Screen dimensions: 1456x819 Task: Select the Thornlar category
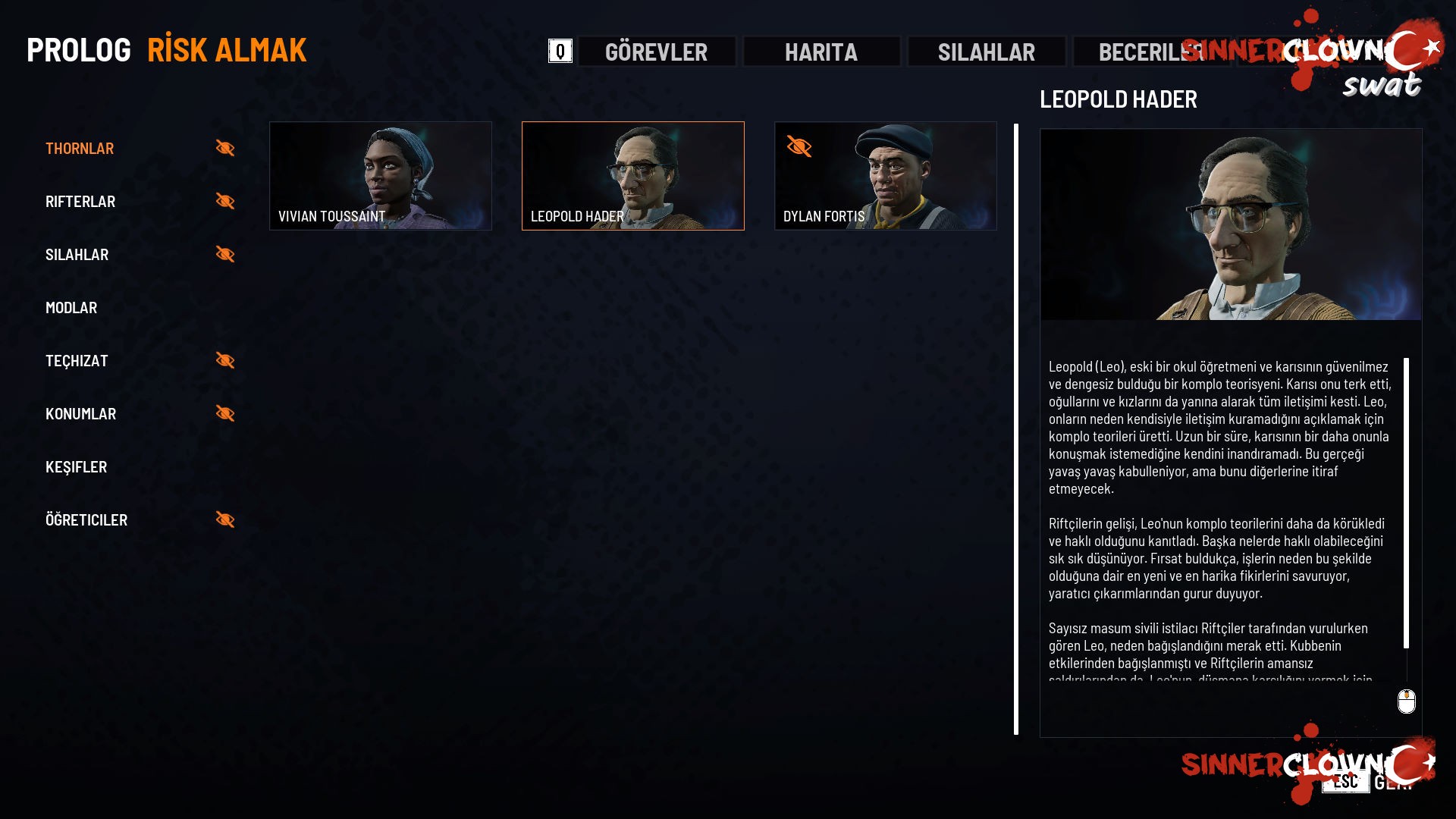[80, 149]
